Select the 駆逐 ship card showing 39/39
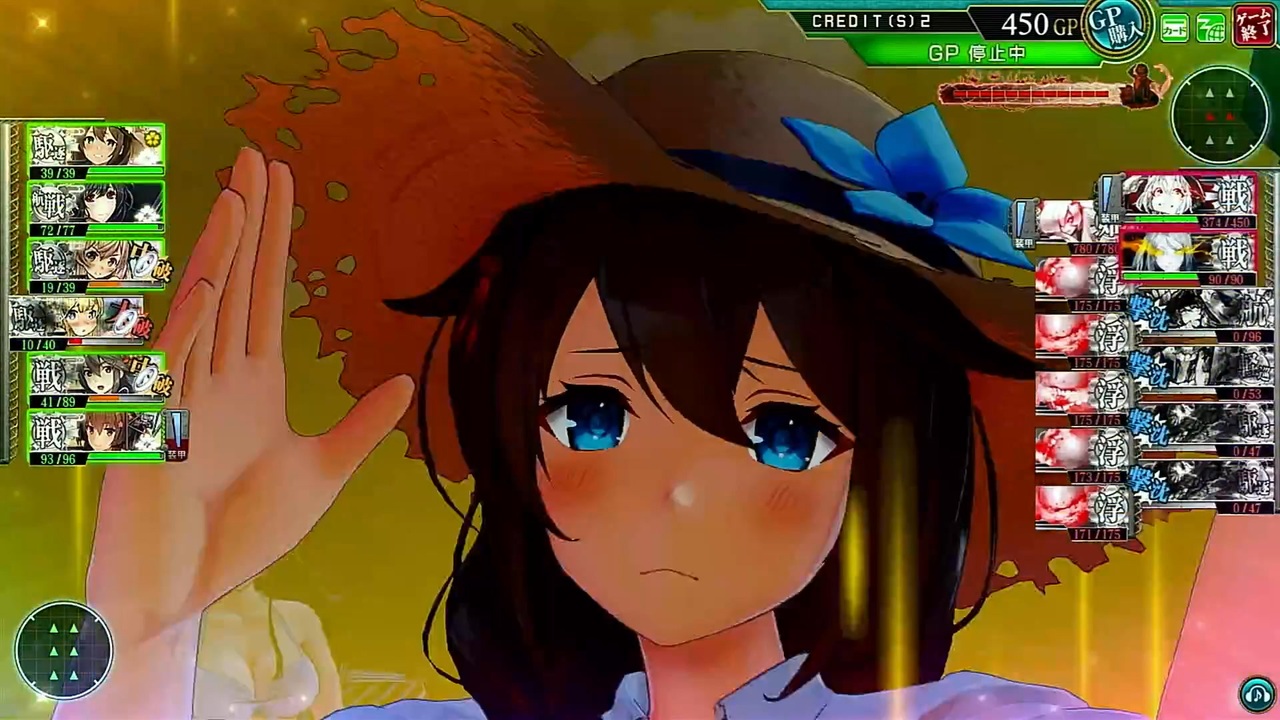This screenshot has width=1280, height=720. tap(85, 145)
